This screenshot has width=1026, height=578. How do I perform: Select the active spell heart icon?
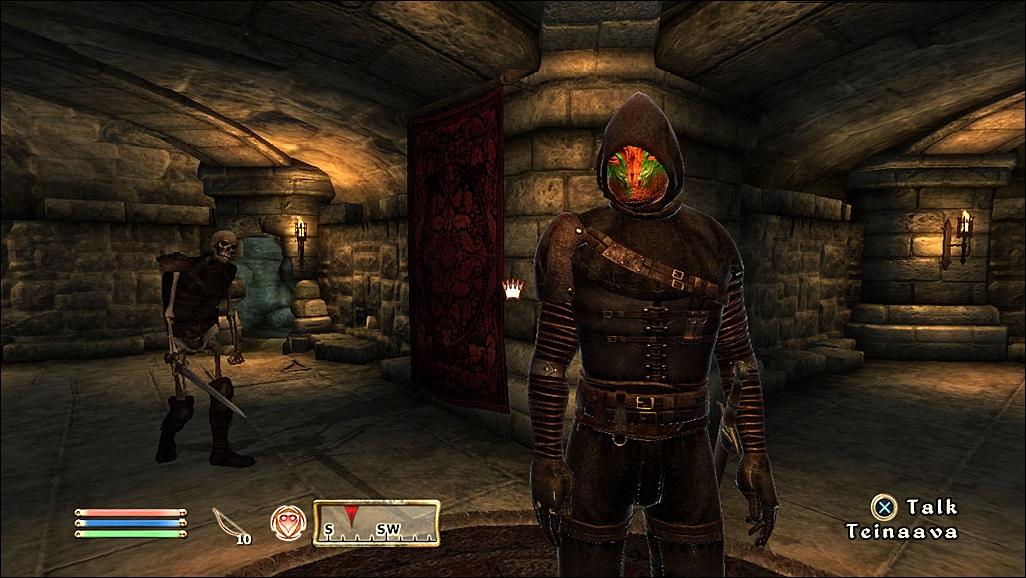[285, 522]
